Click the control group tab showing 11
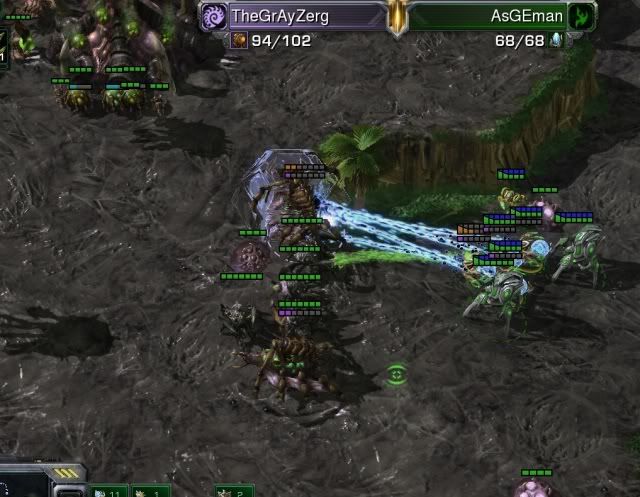This screenshot has width=640, height=497. pos(108,490)
